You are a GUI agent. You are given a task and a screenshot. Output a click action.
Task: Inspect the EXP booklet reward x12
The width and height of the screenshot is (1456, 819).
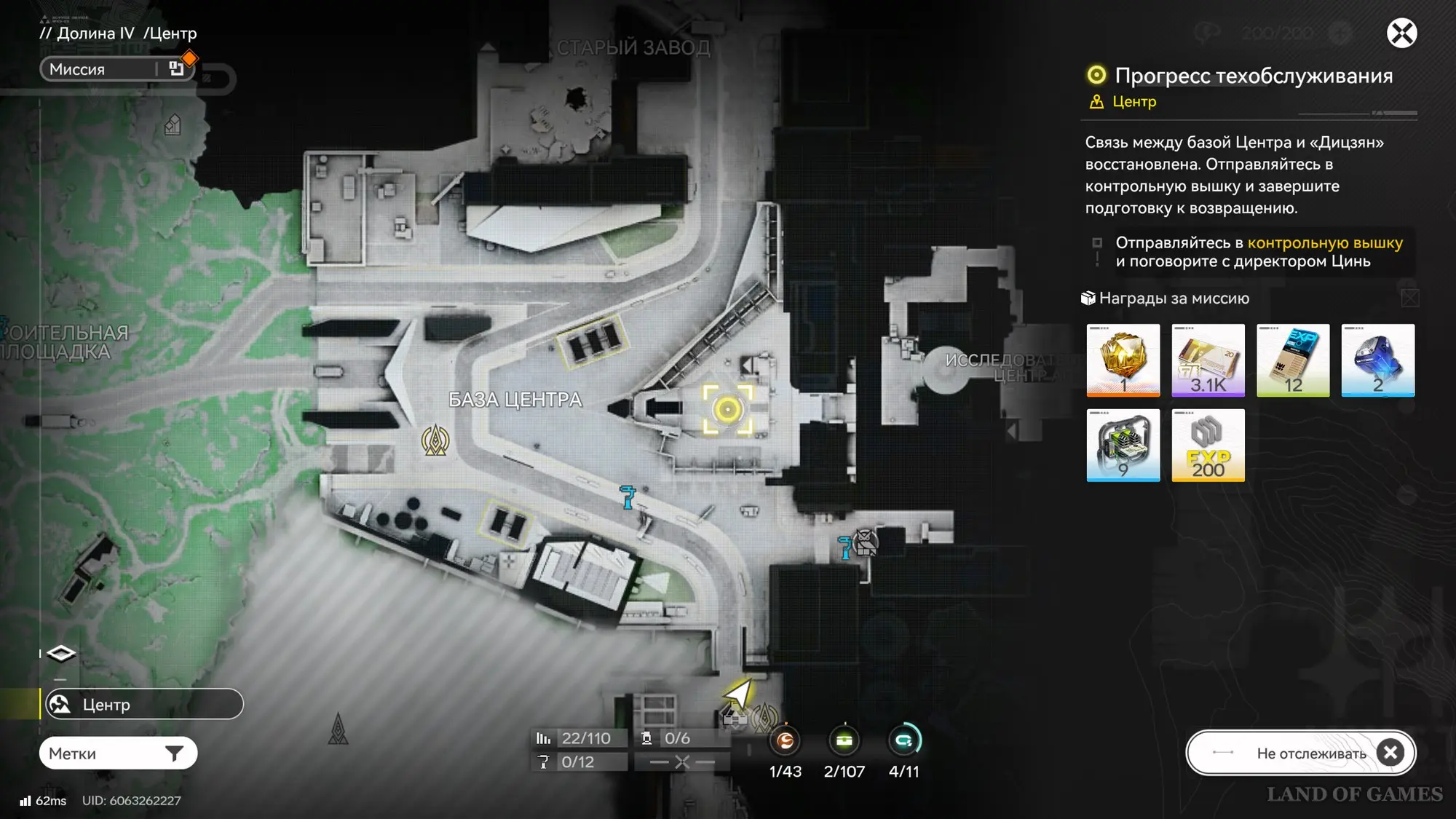(x=1293, y=360)
